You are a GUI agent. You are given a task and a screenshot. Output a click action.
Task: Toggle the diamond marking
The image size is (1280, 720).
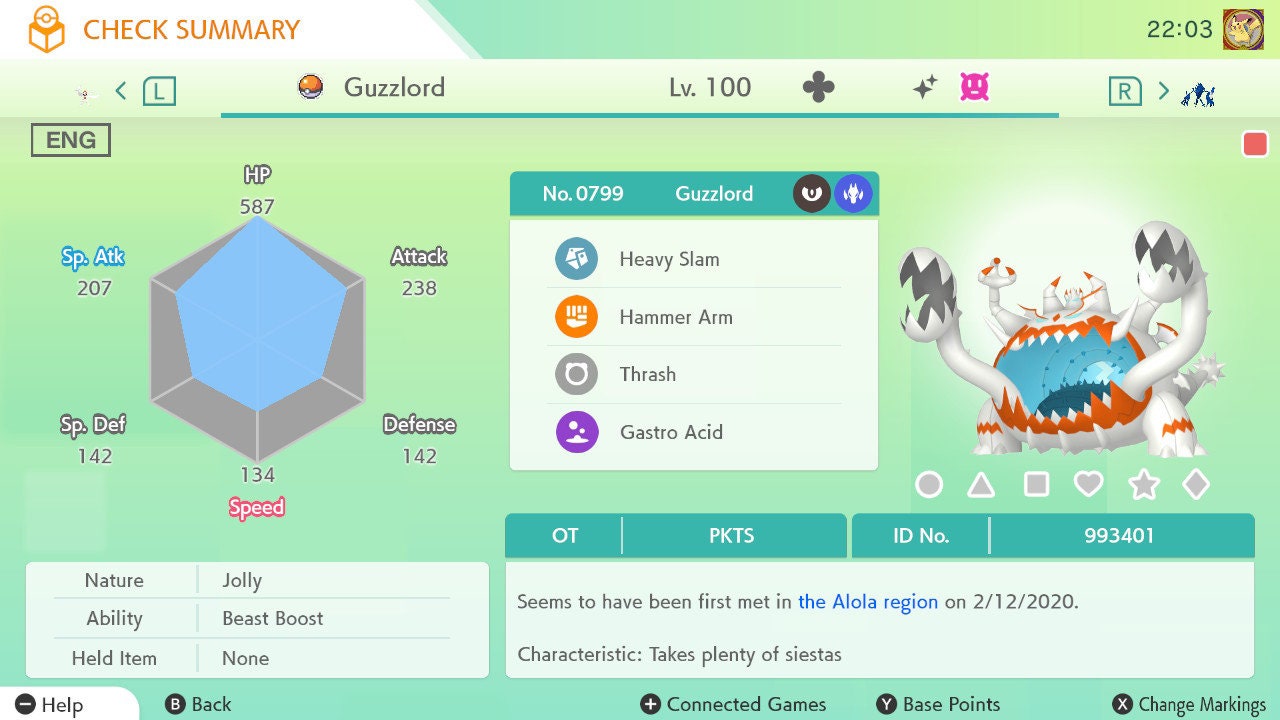(1196, 485)
